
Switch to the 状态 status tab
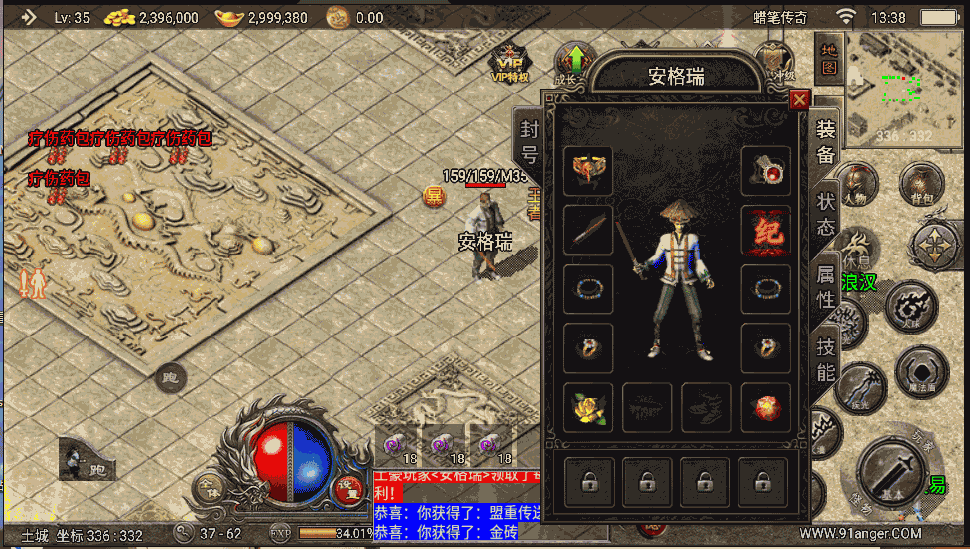pyautogui.click(x=825, y=214)
